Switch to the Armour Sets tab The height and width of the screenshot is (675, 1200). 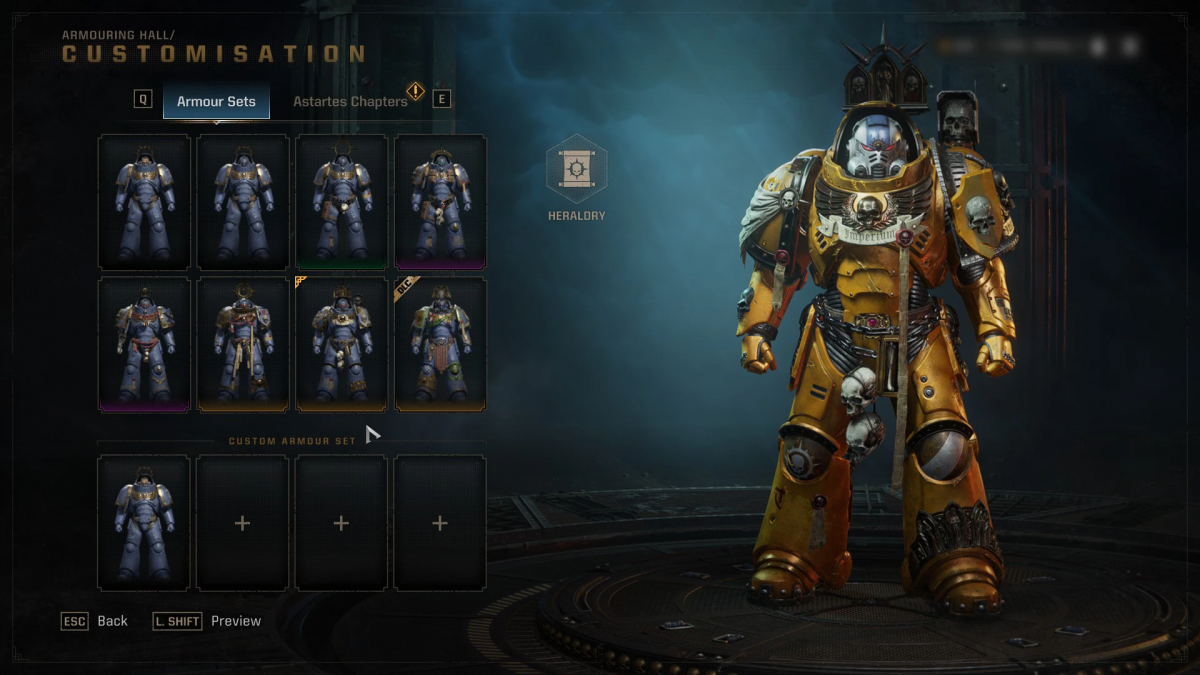click(x=216, y=101)
